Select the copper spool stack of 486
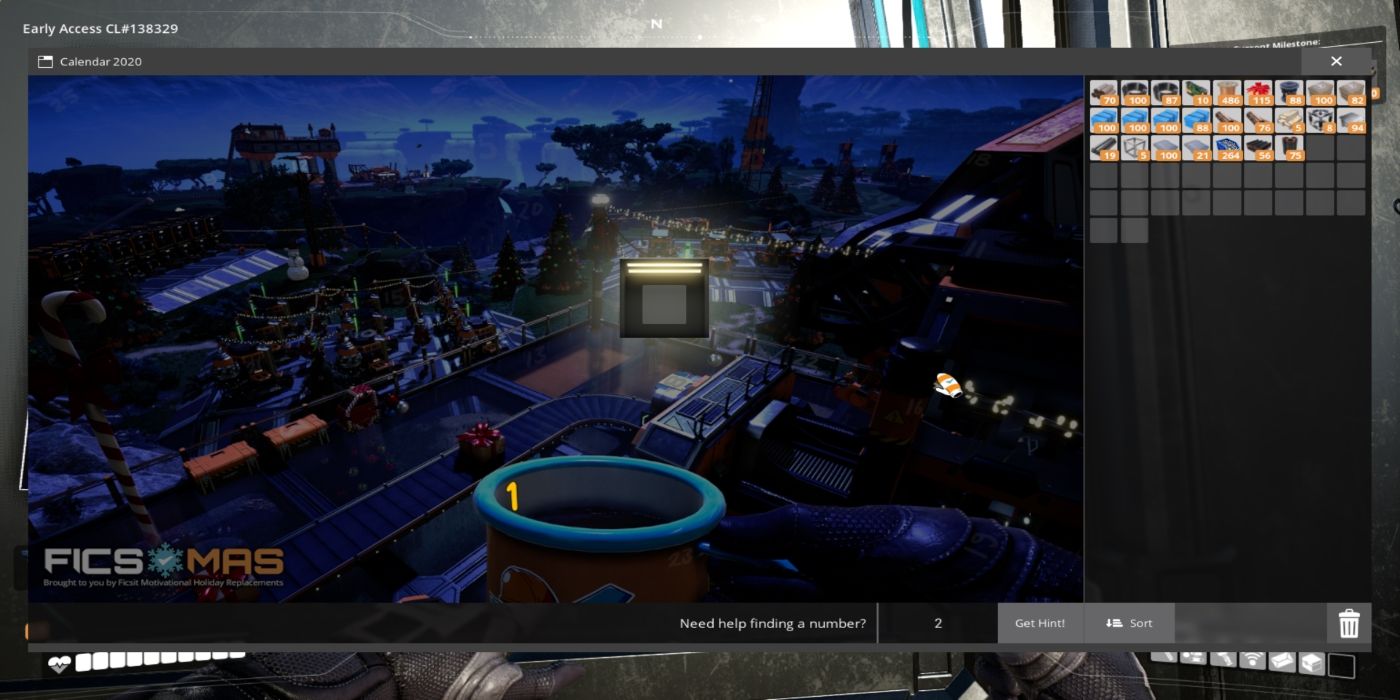This screenshot has height=700, width=1400. (1227, 94)
